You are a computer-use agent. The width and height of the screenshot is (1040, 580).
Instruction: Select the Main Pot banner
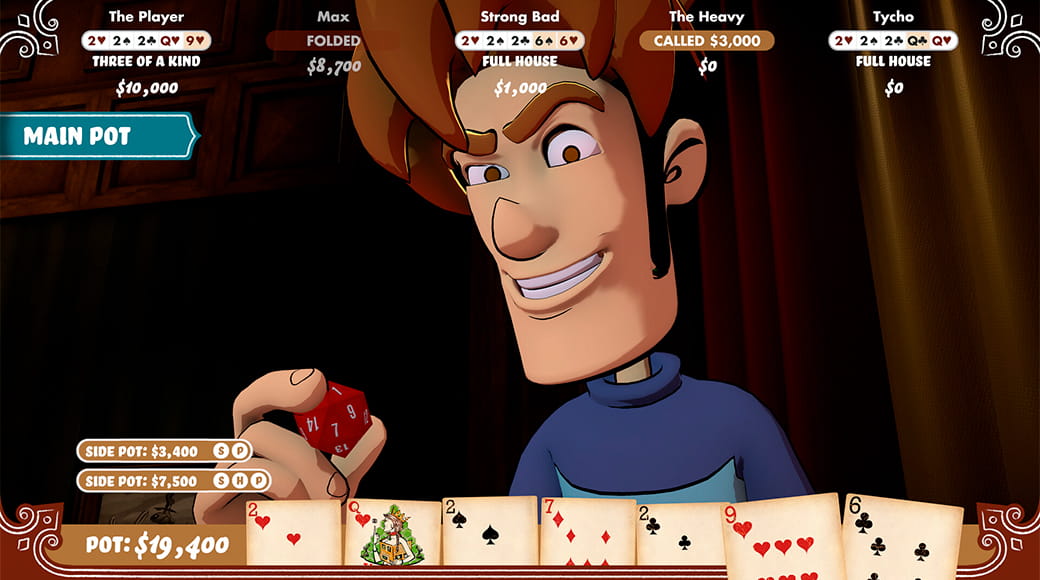[x=95, y=137]
